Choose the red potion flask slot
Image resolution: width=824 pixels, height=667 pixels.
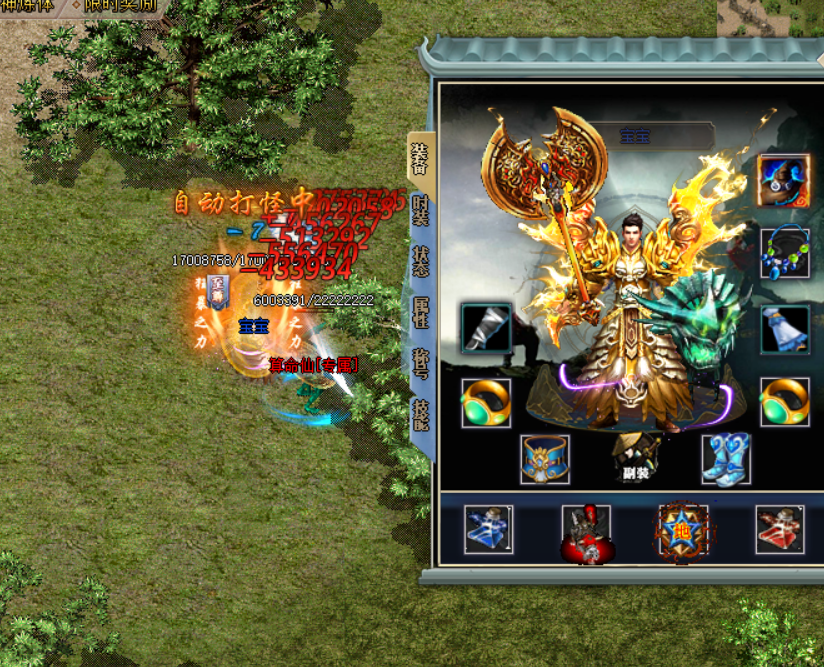(780, 530)
